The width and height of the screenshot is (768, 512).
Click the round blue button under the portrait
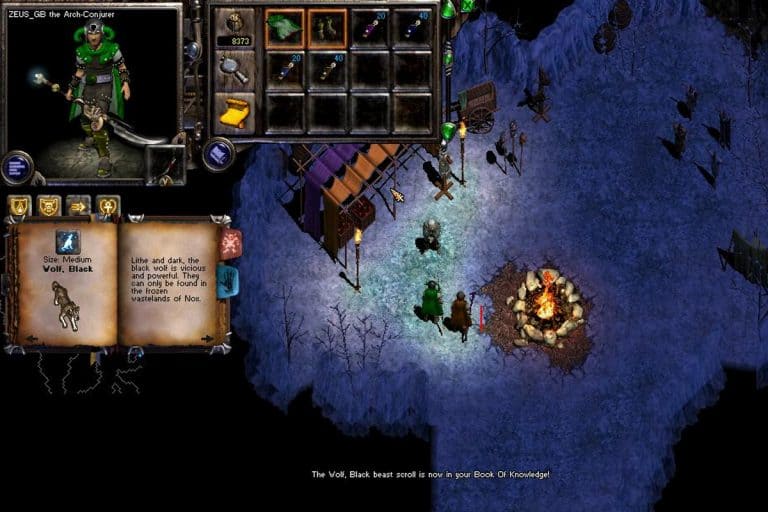click(17, 167)
